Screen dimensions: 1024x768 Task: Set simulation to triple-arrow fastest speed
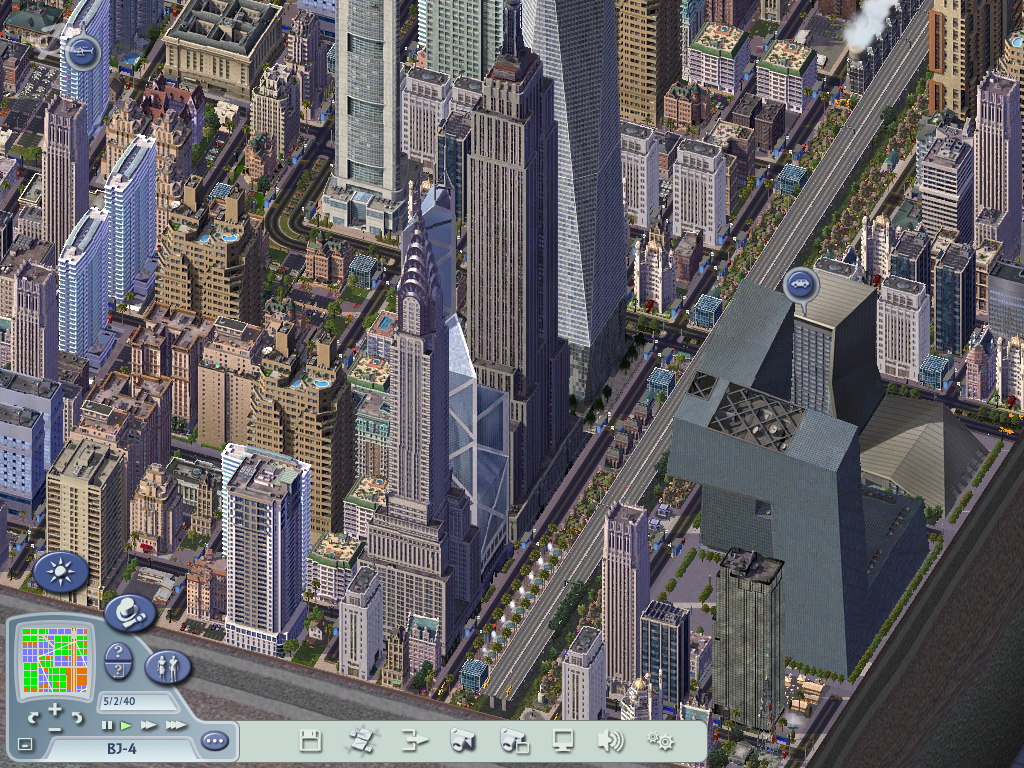pos(175,724)
